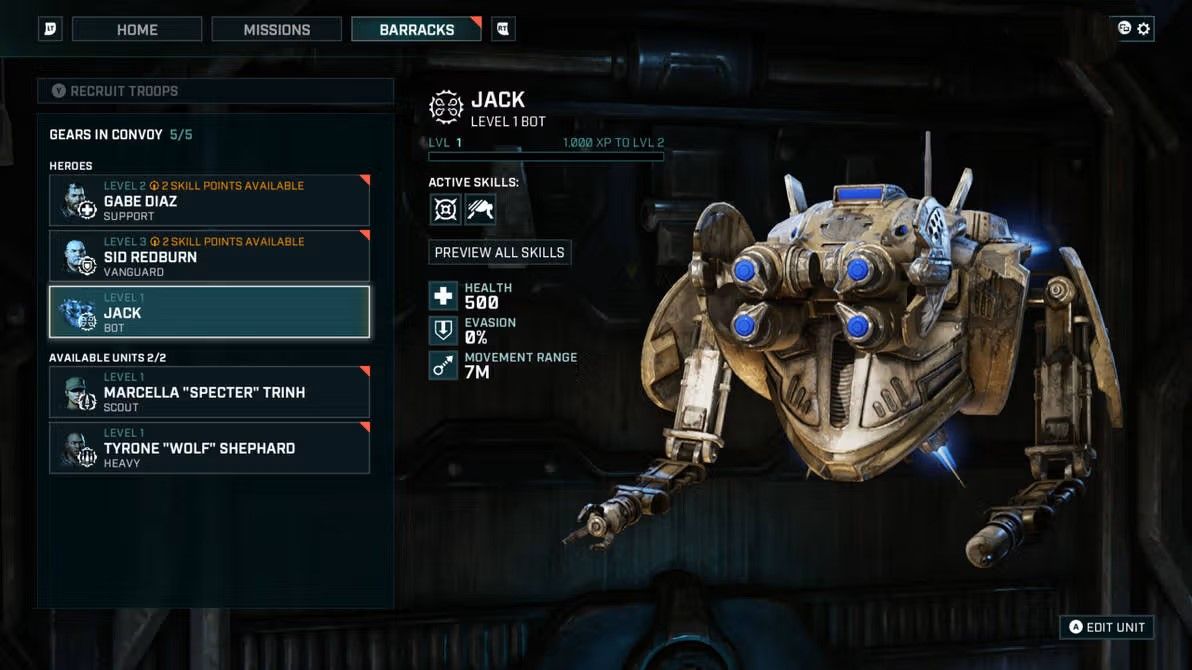Pick Marcella "Specter" Trinh the scout
The height and width of the screenshot is (670, 1192).
point(209,392)
